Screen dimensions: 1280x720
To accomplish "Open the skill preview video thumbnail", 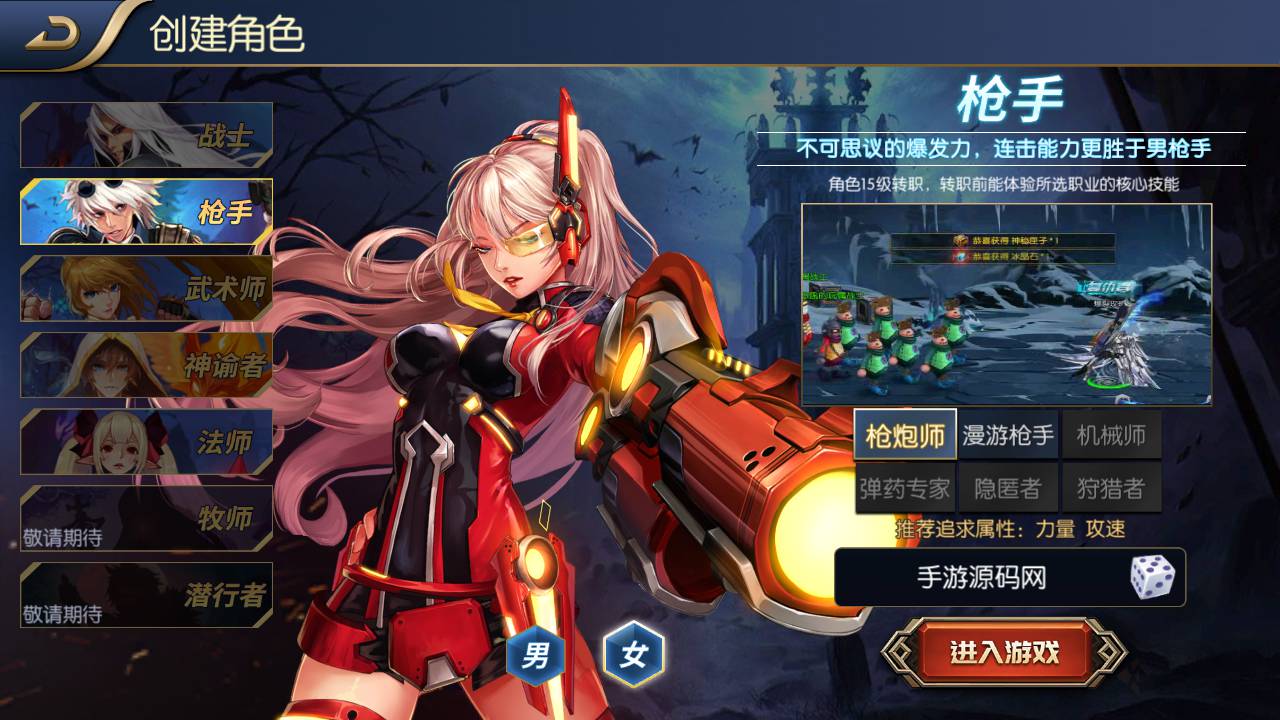I will (1006, 305).
